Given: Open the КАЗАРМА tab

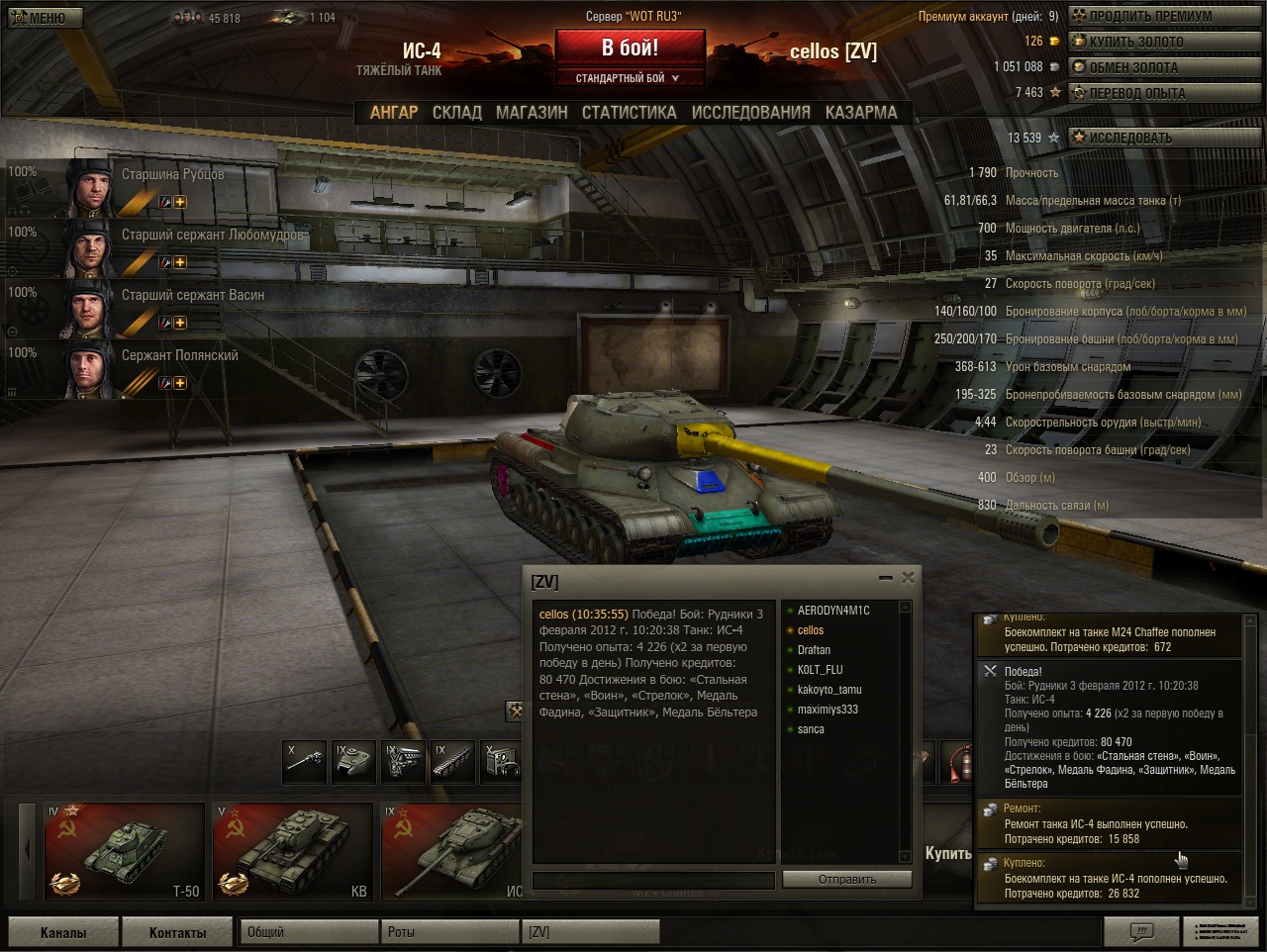Looking at the screenshot, I should pos(861,112).
